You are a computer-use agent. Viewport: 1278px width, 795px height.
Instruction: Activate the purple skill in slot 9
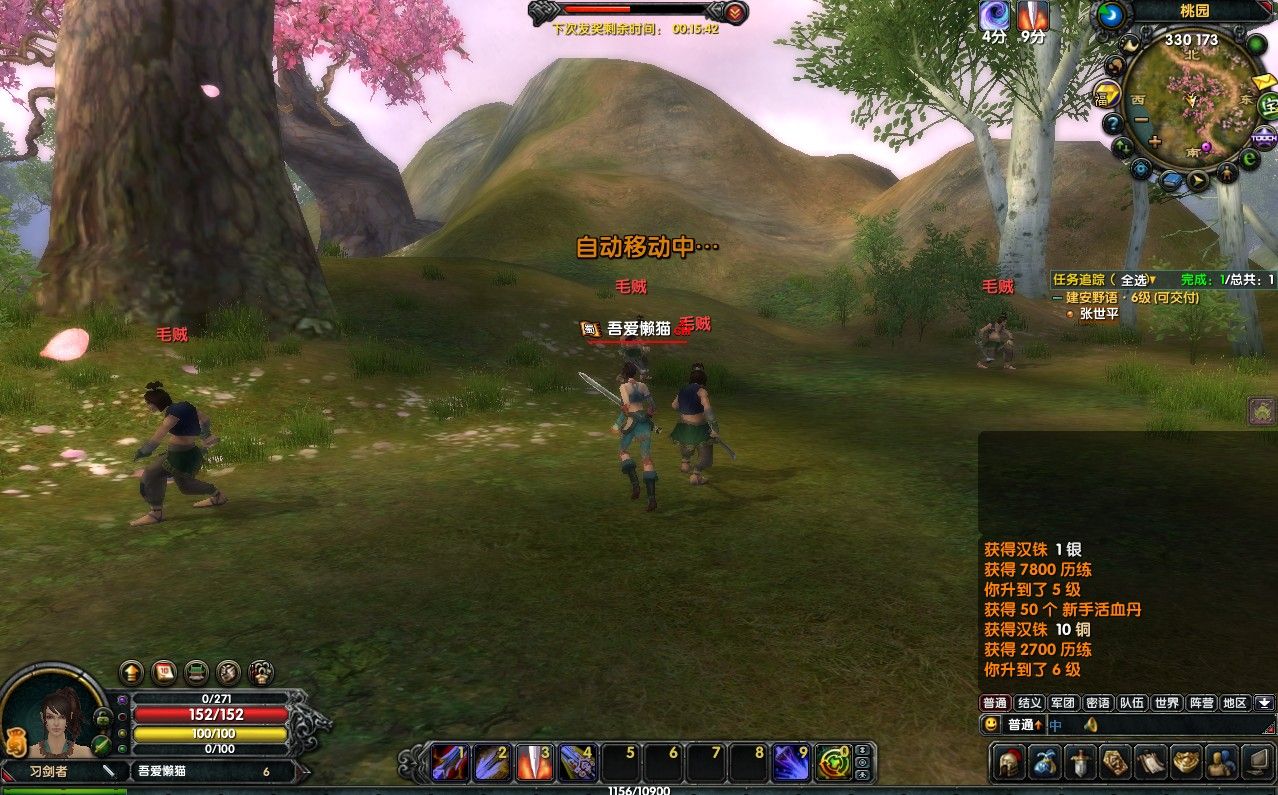click(791, 763)
